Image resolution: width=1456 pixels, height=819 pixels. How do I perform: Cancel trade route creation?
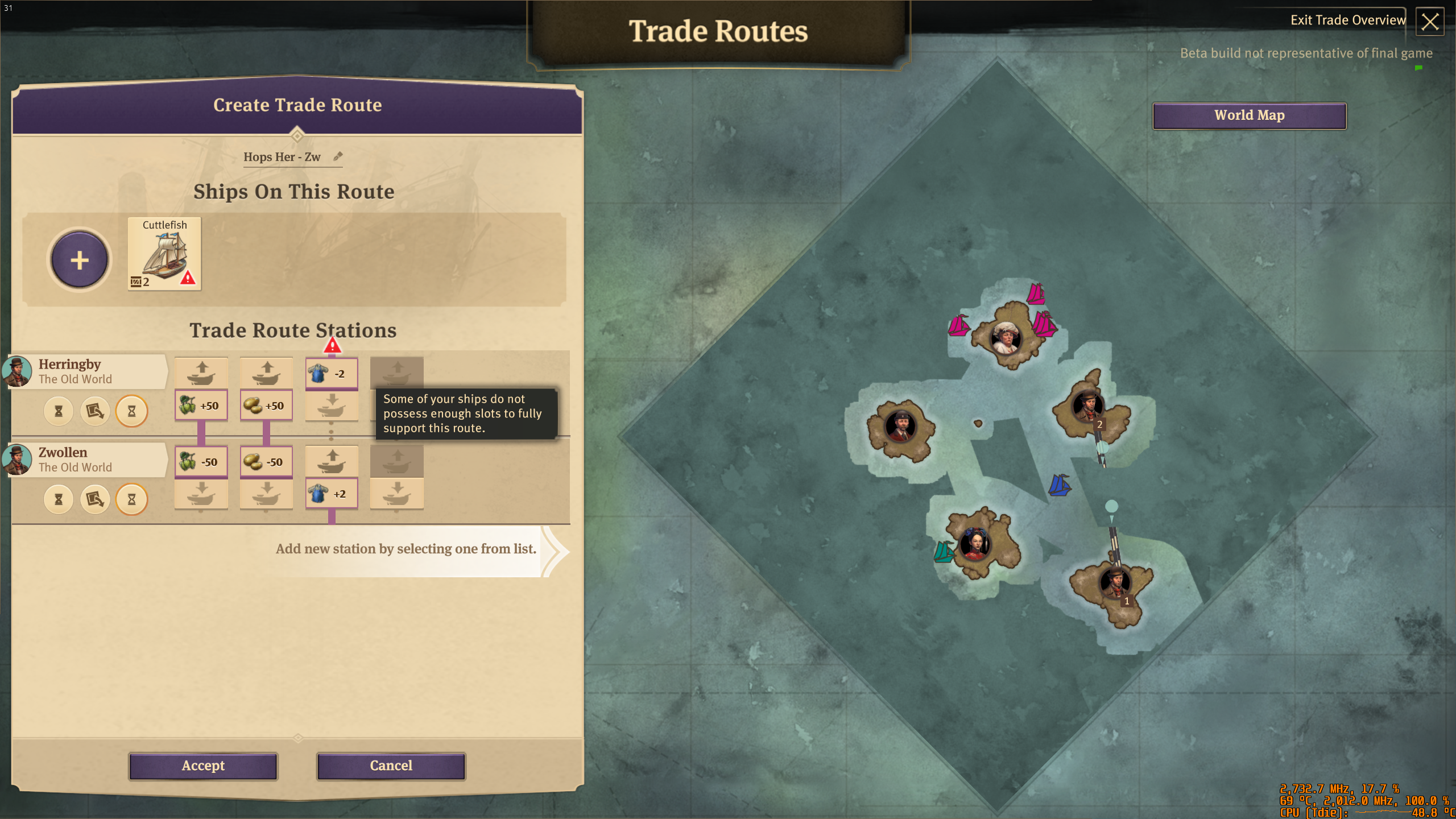tap(391, 766)
